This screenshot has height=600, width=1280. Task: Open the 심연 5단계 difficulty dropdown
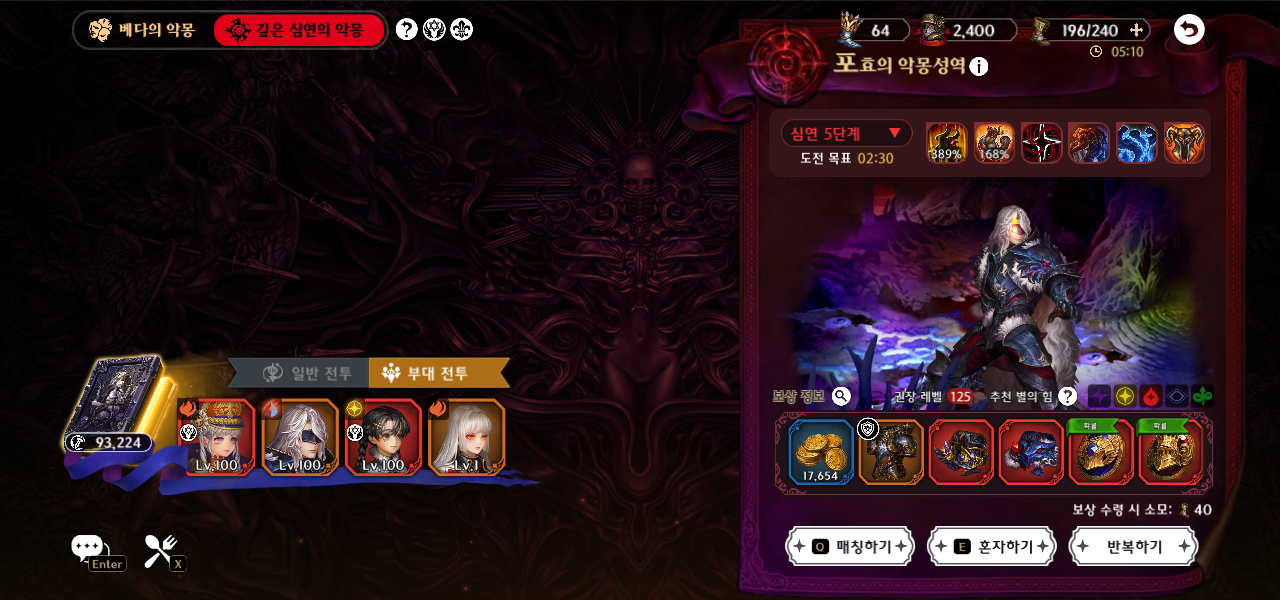(846, 133)
